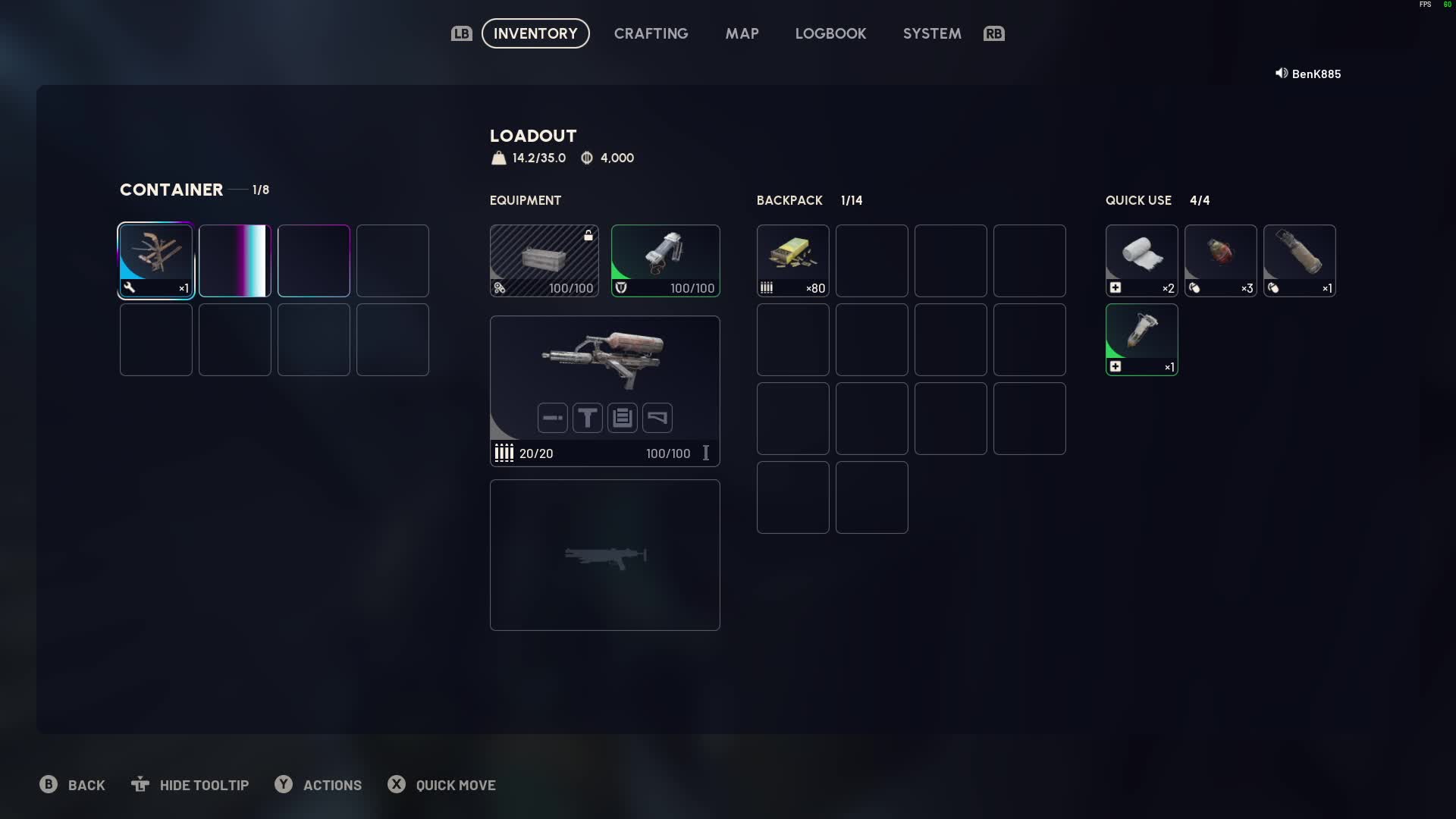Select the red grenade quick use slot
The height and width of the screenshot is (819, 1456).
(1220, 260)
